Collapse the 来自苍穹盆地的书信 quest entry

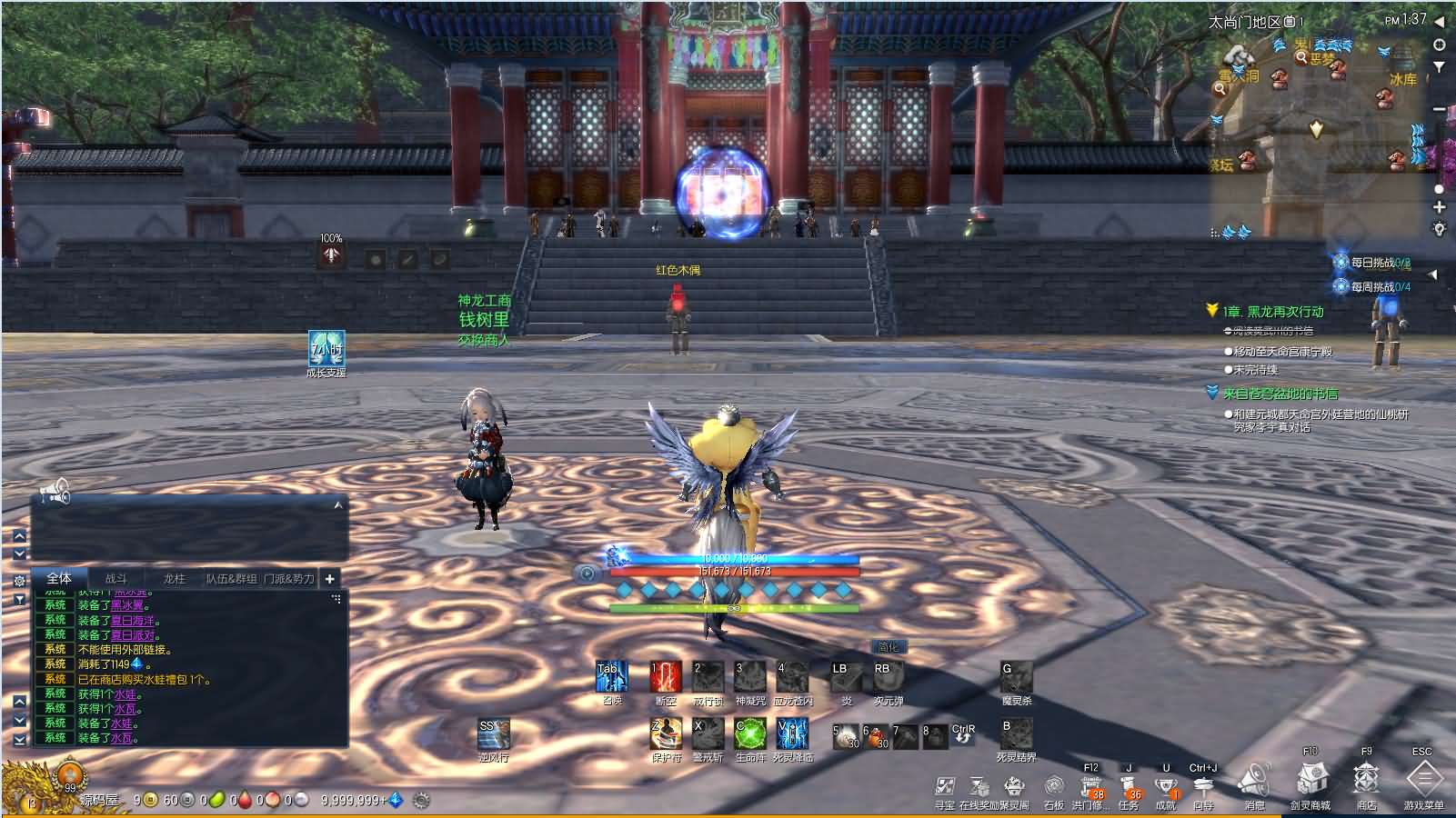click(1210, 394)
